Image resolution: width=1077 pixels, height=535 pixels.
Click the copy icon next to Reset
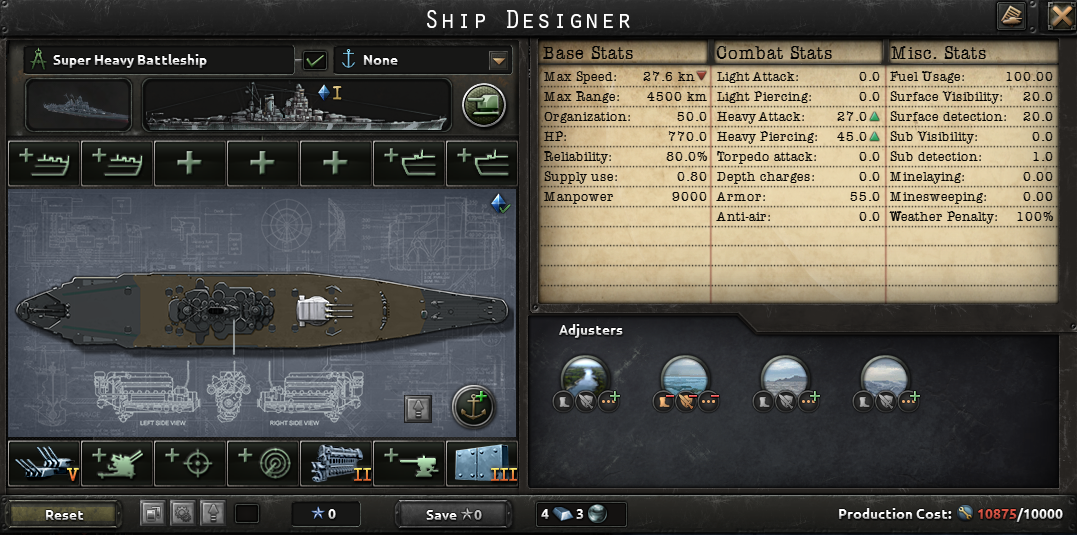(x=152, y=514)
